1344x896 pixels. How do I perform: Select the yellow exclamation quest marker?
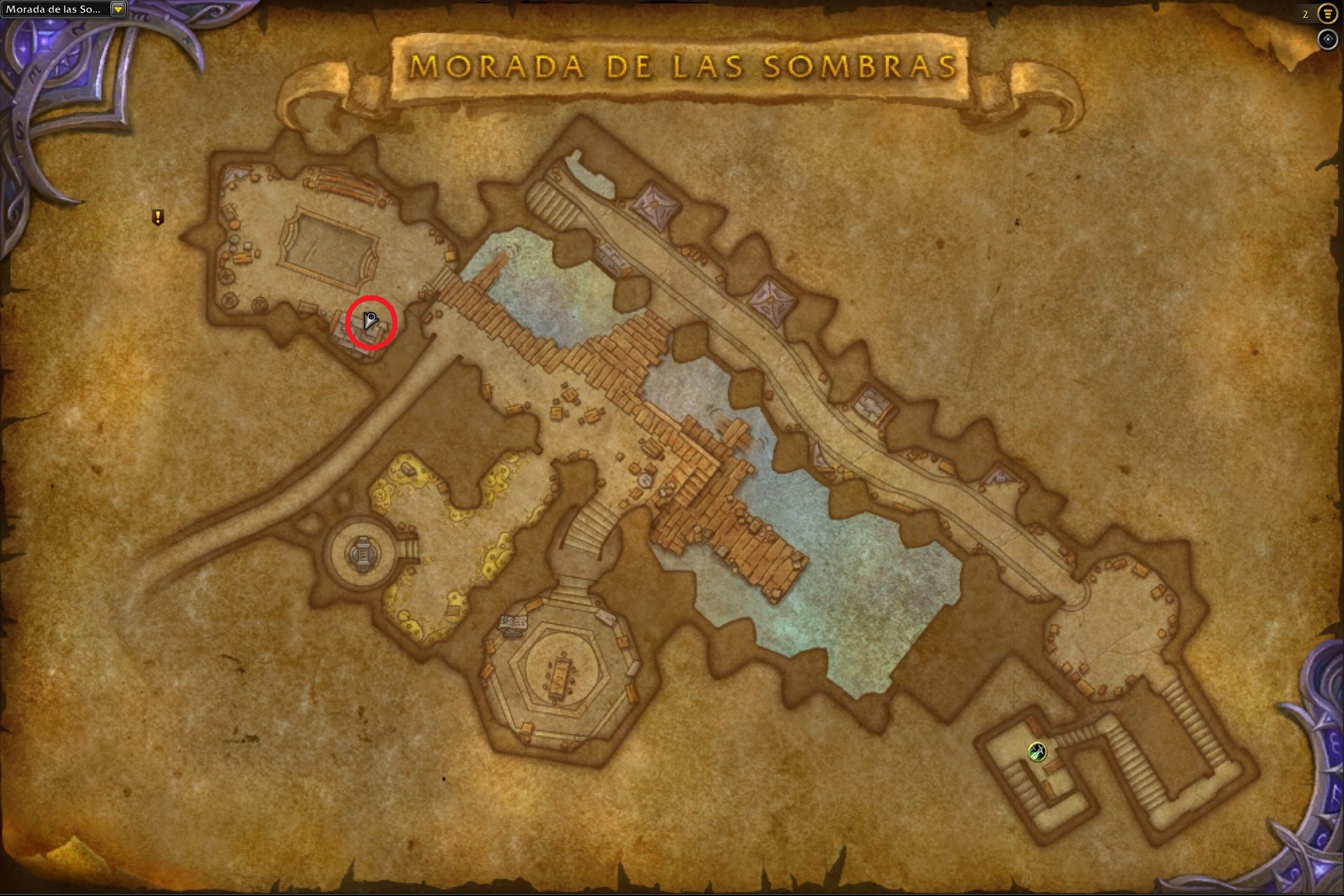pyautogui.click(x=157, y=217)
